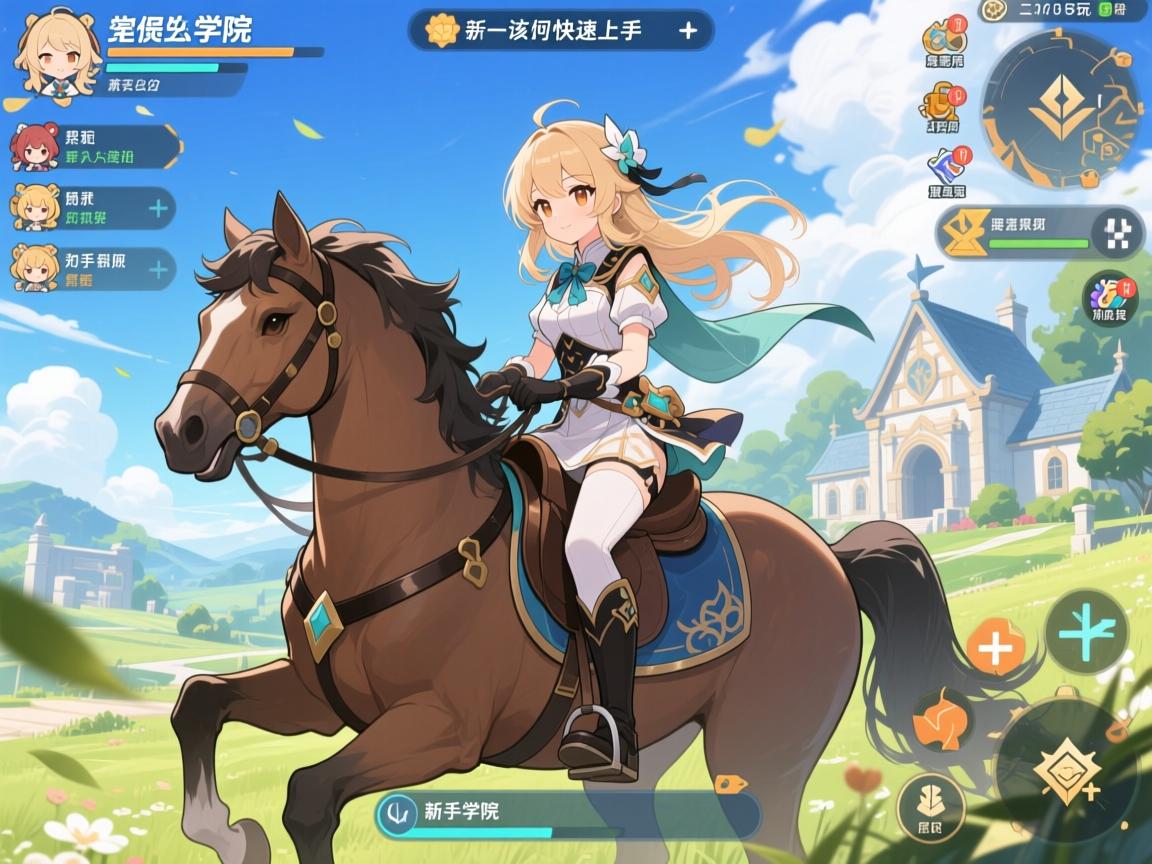Click the 新手学院 bar at the bottom
The height and width of the screenshot is (864, 1152).
pos(568,815)
